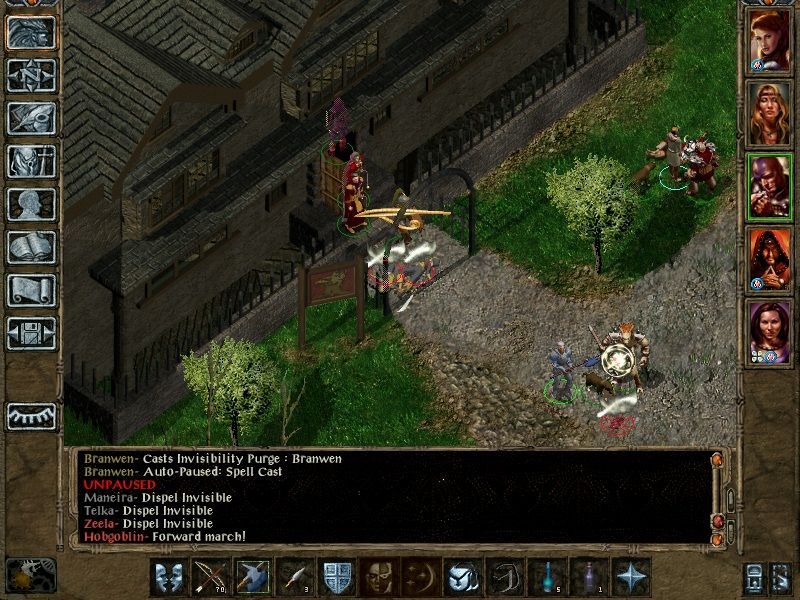The image size is (800, 600).
Task: Select the red-hooded mage's portrait
Action: [769, 259]
